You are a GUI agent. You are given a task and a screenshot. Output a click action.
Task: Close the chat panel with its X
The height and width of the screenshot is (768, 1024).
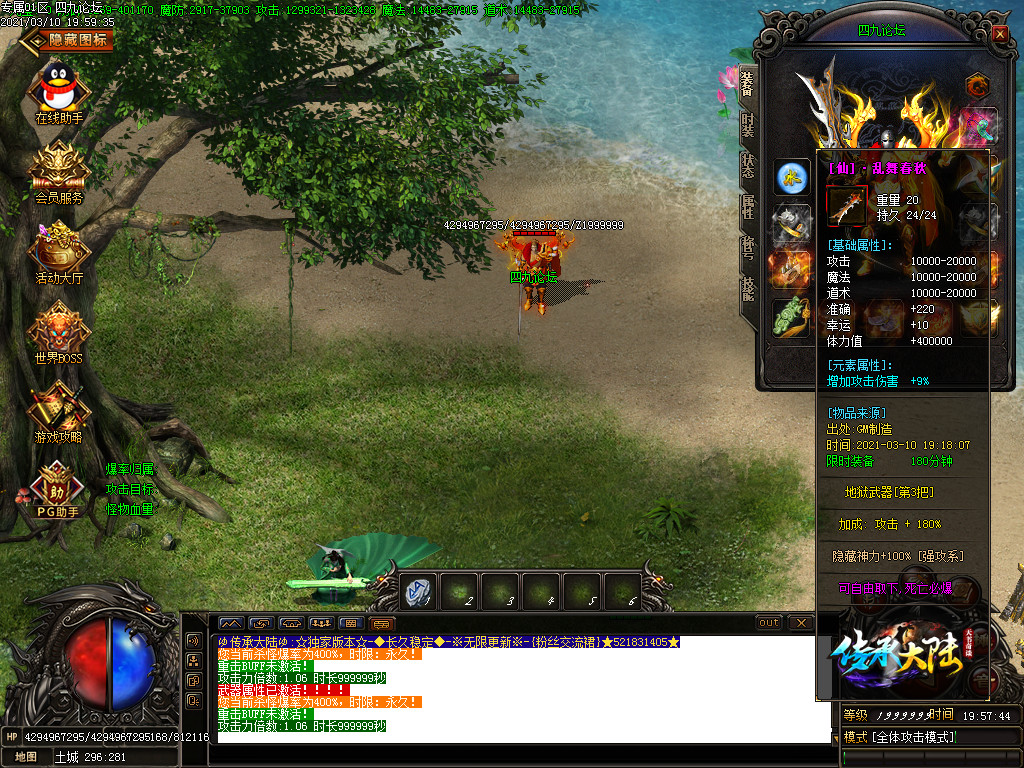click(x=800, y=623)
